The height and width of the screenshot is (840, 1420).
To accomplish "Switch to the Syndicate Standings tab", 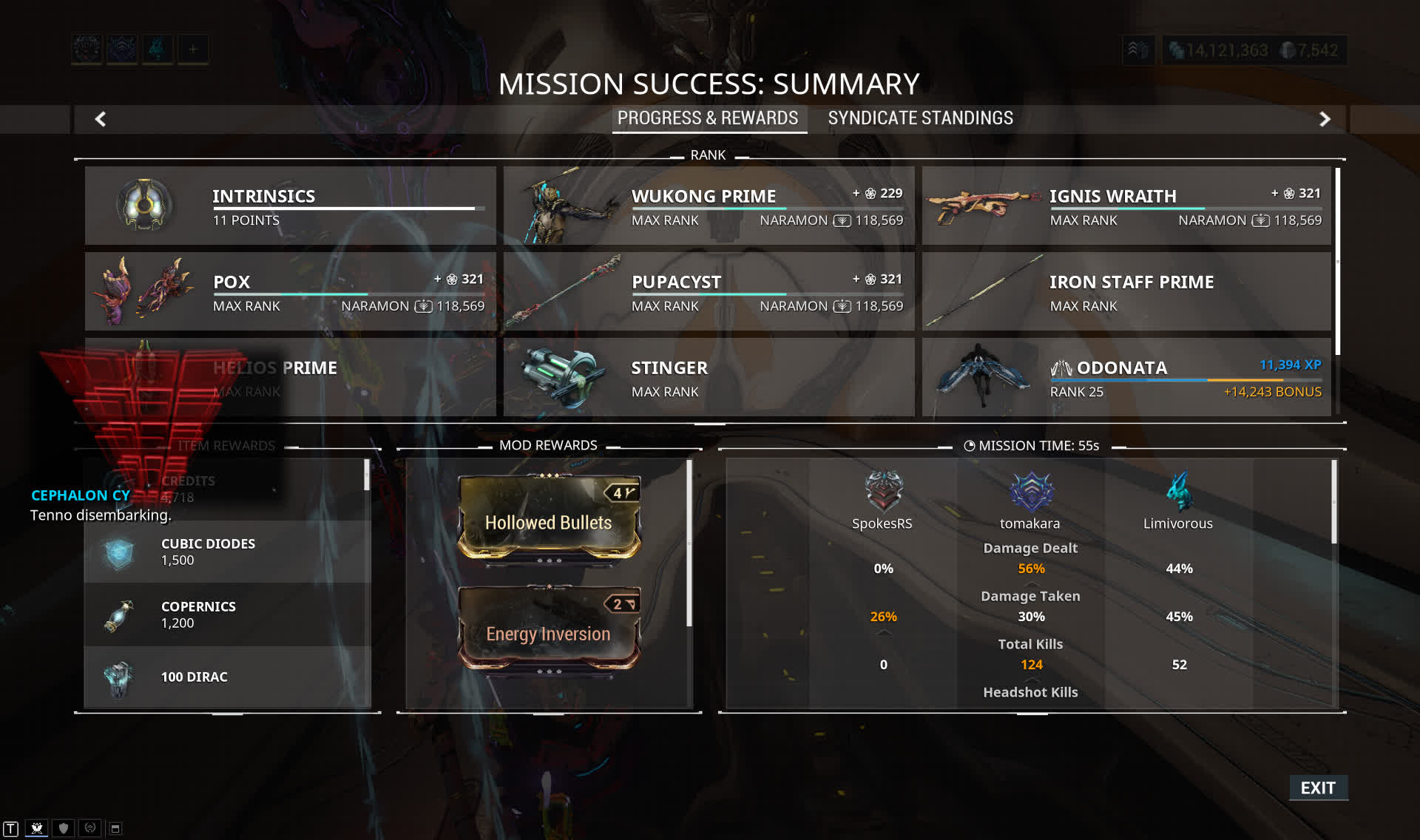I will tap(920, 118).
